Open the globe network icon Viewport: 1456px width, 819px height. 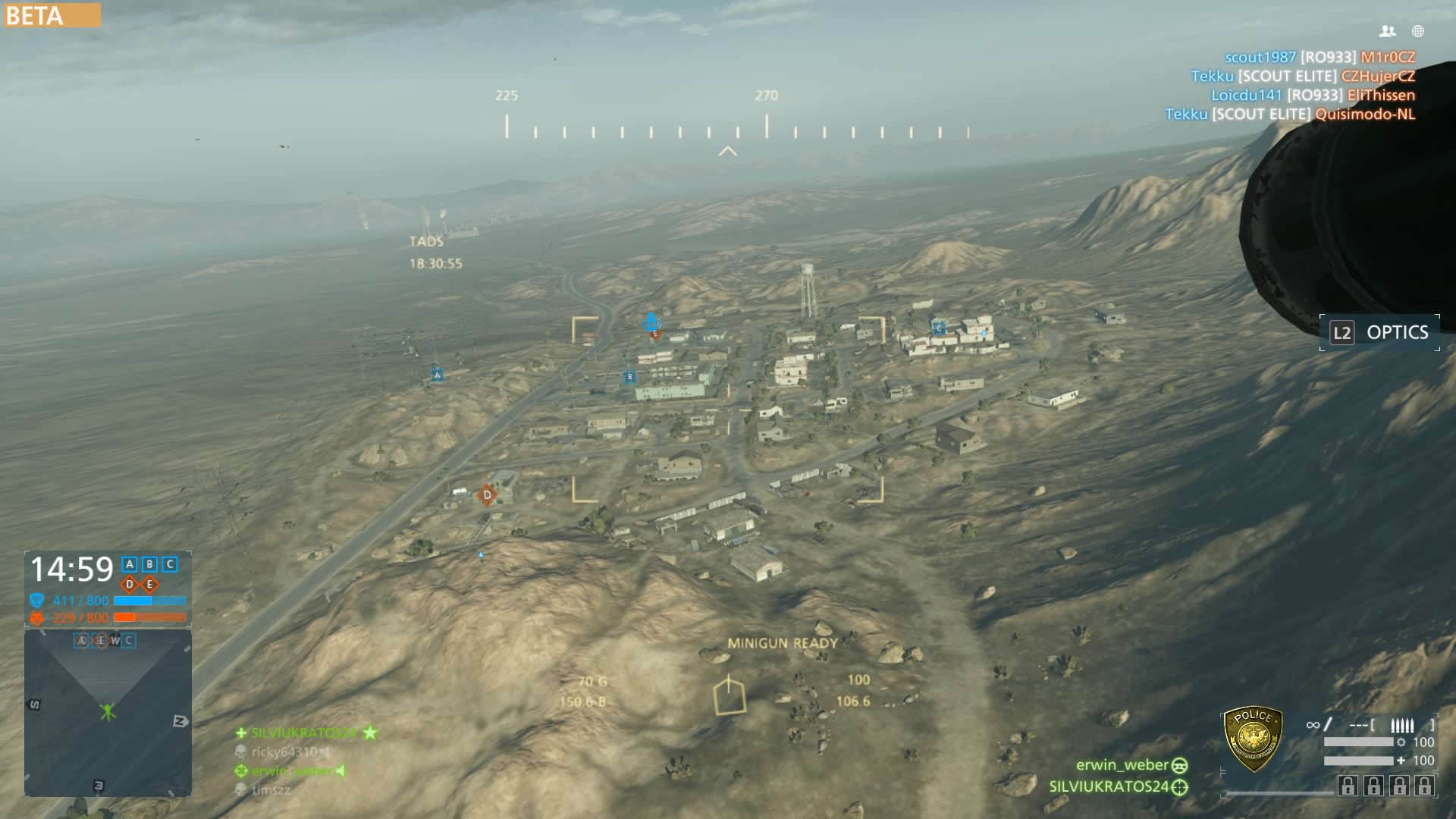pyautogui.click(x=1417, y=31)
